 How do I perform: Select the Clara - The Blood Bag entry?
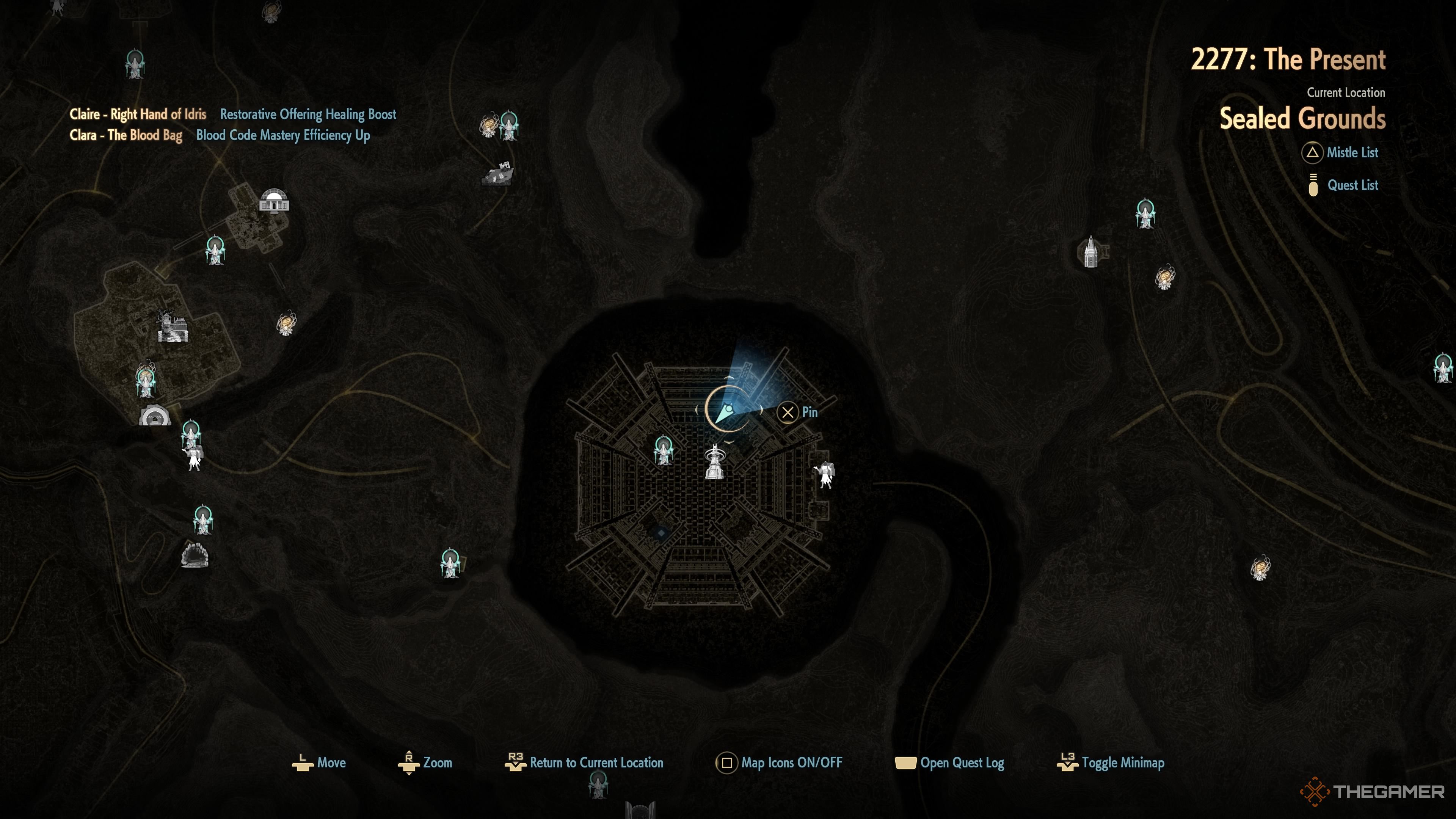pyautogui.click(x=126, y=135)
